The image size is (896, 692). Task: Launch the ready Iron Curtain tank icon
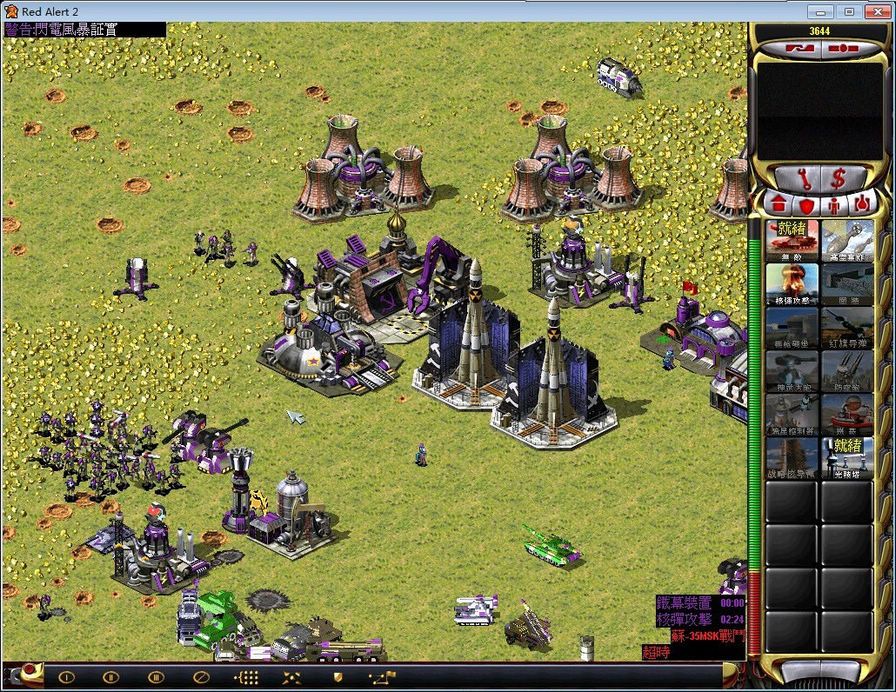[x=792, y=240]
